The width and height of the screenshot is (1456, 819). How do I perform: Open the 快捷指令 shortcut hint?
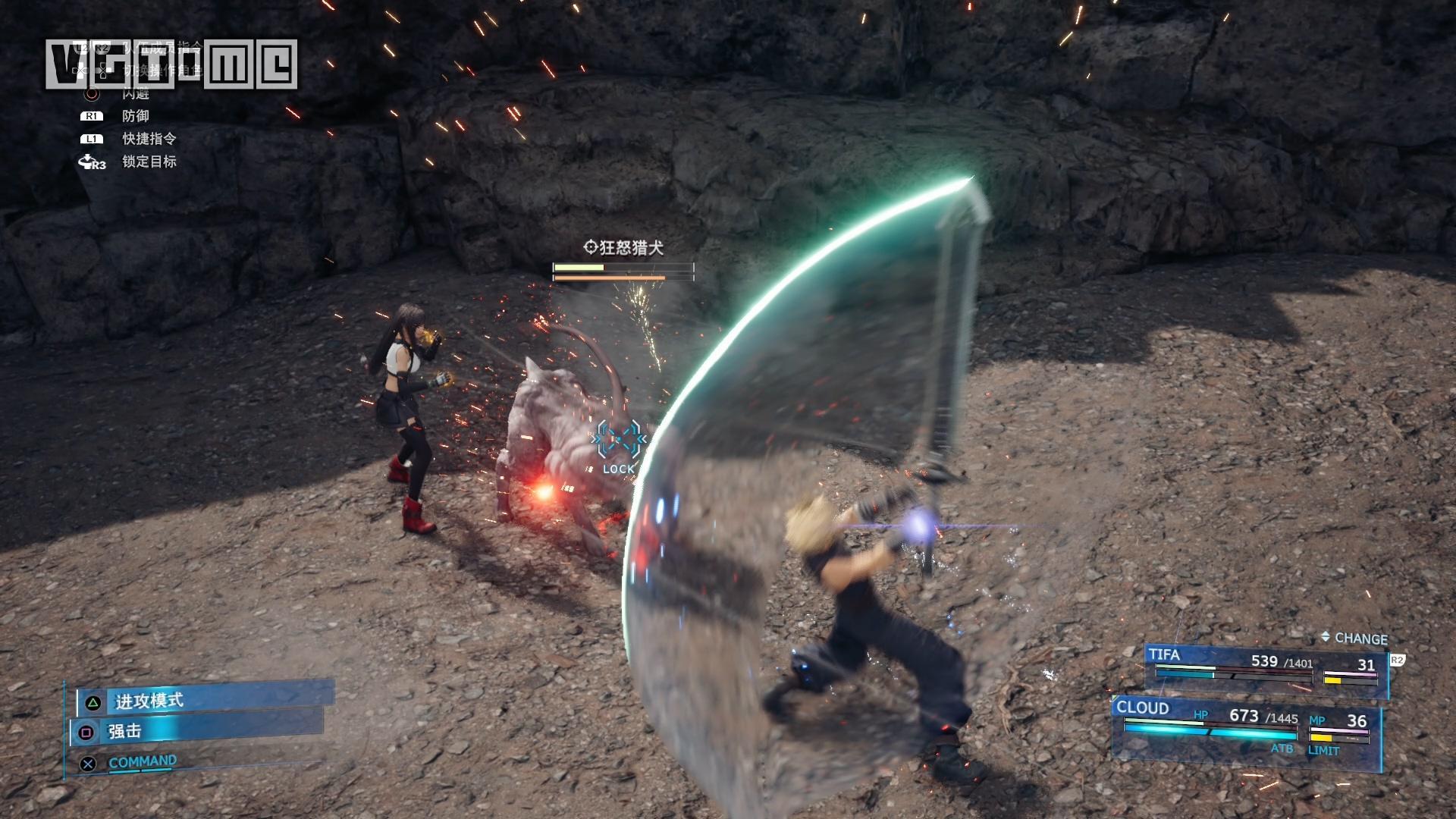pyautogui.click(x=149, y=139)
